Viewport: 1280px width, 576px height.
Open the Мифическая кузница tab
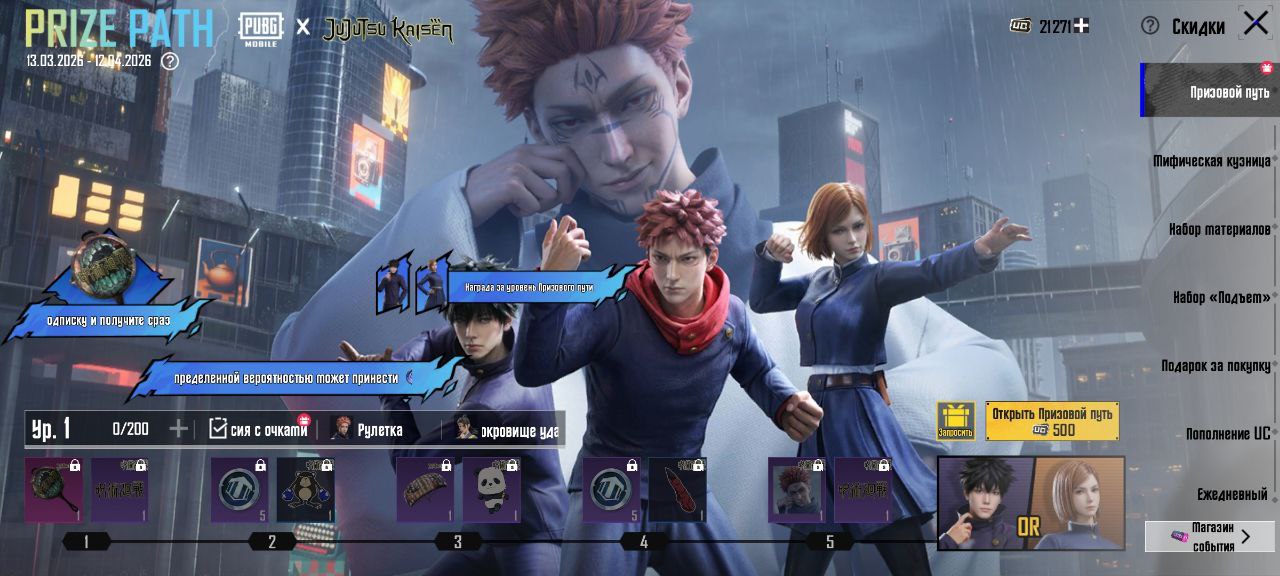[1211, 161]
